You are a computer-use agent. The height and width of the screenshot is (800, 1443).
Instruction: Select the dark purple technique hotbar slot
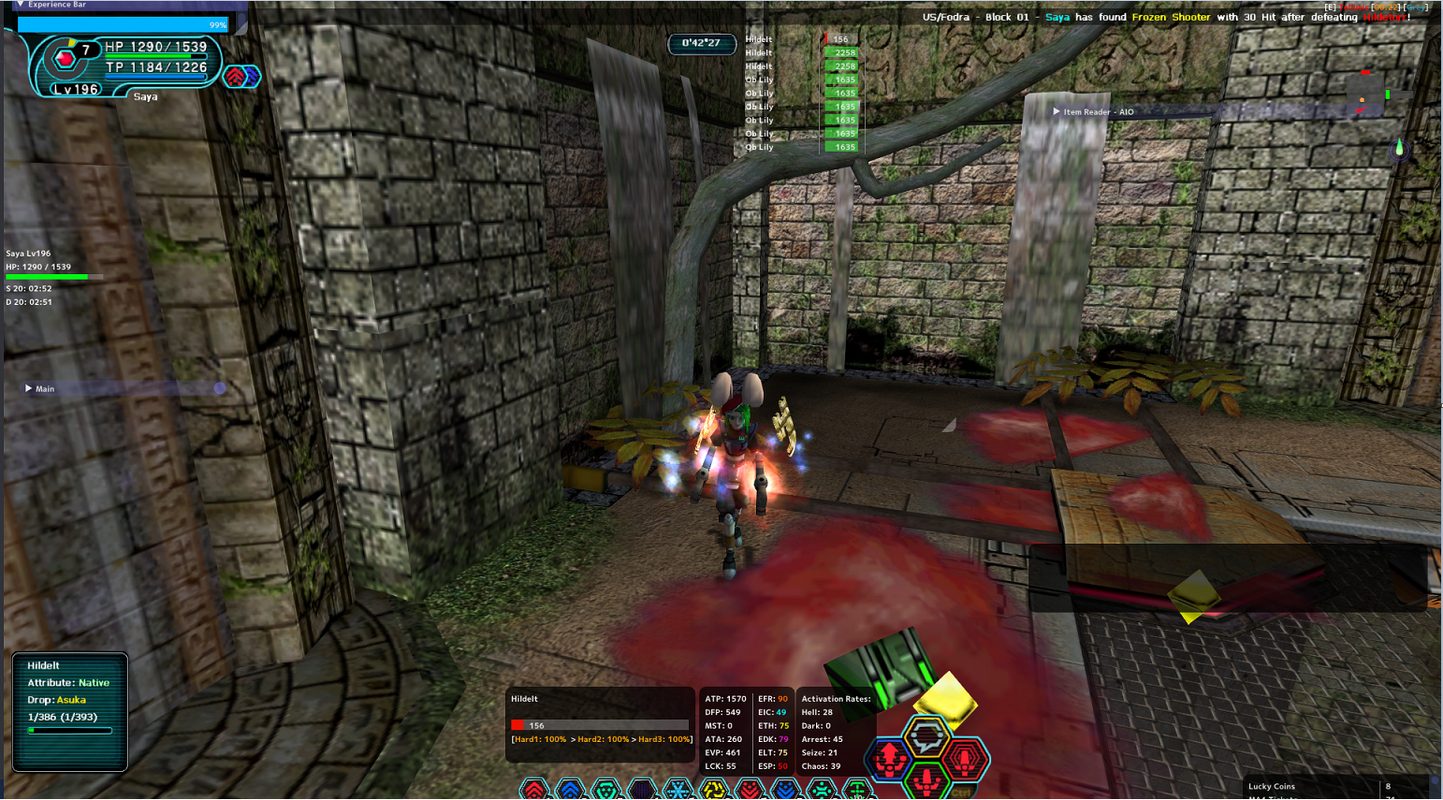coord(642,791)
